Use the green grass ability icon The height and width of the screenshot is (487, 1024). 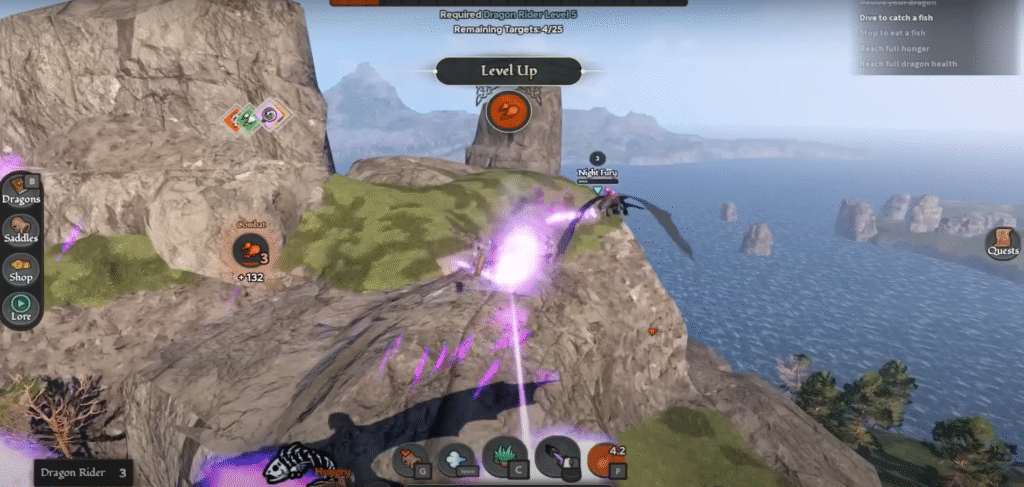[503, 457]
